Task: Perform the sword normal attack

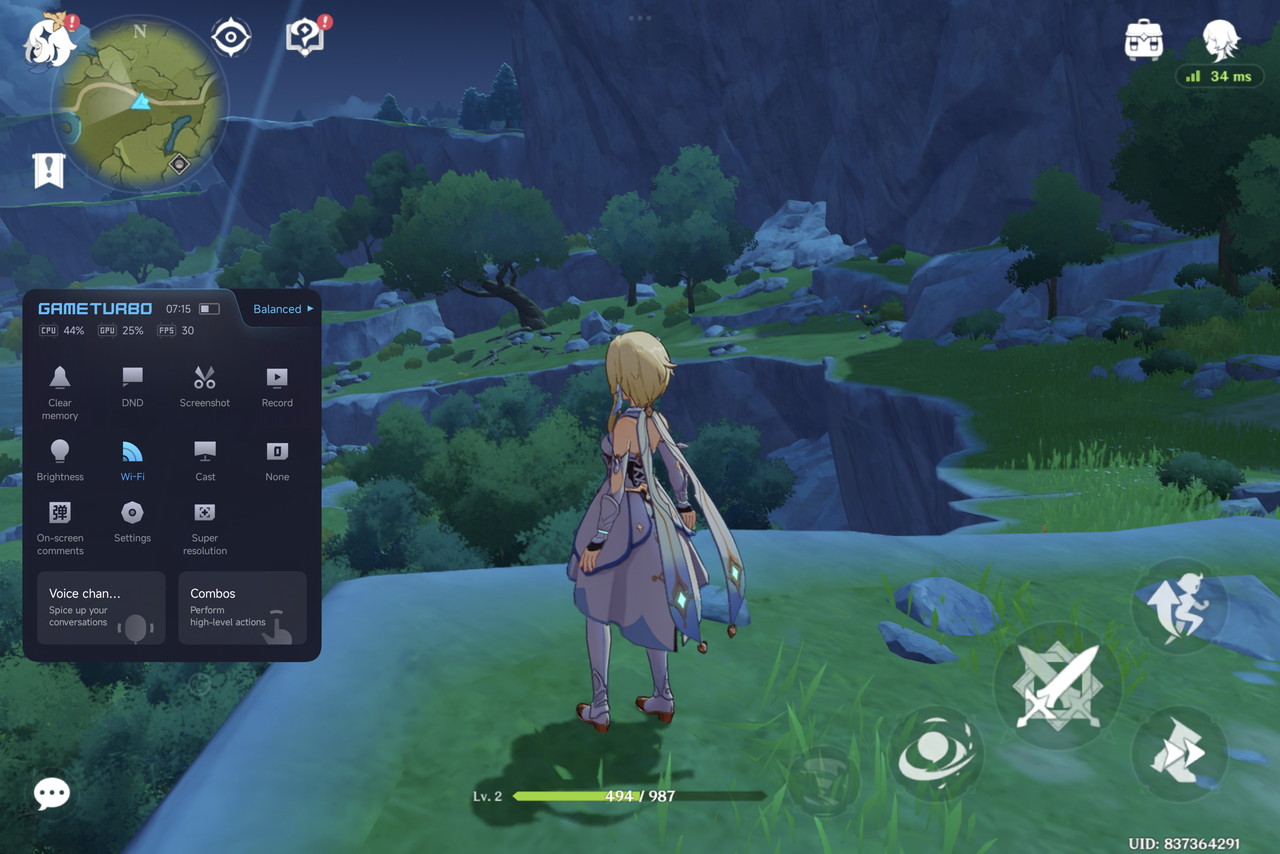Action: pyautogui.click(x=1057, y=687)
